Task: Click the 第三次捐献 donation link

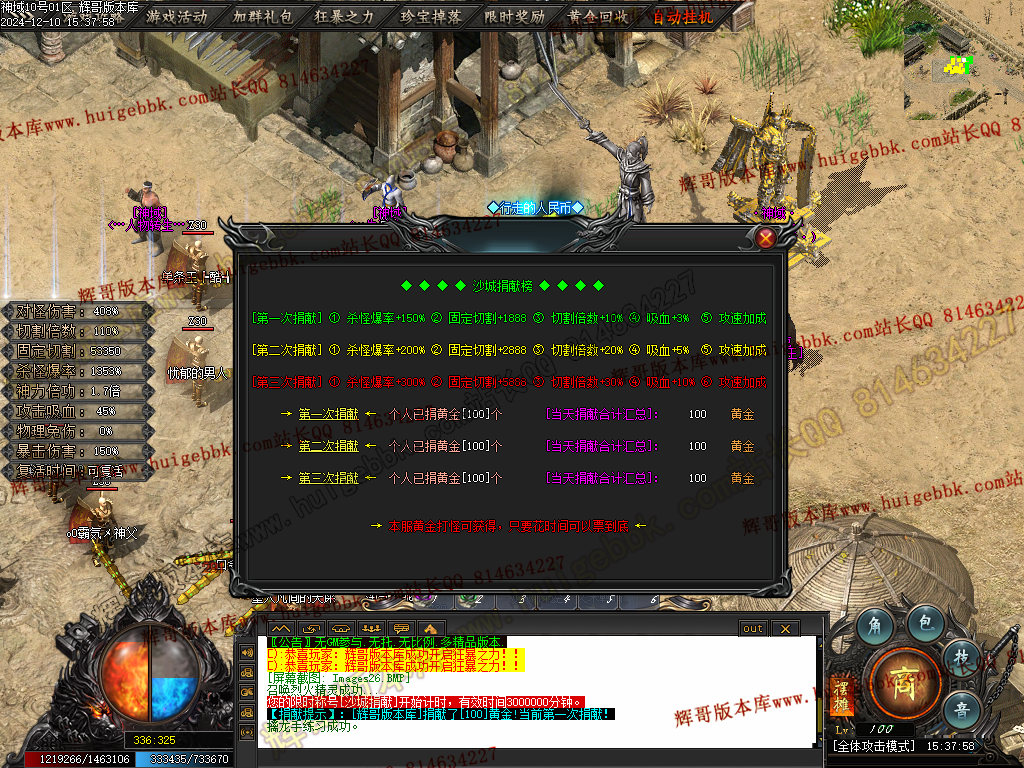Action: 328,478
